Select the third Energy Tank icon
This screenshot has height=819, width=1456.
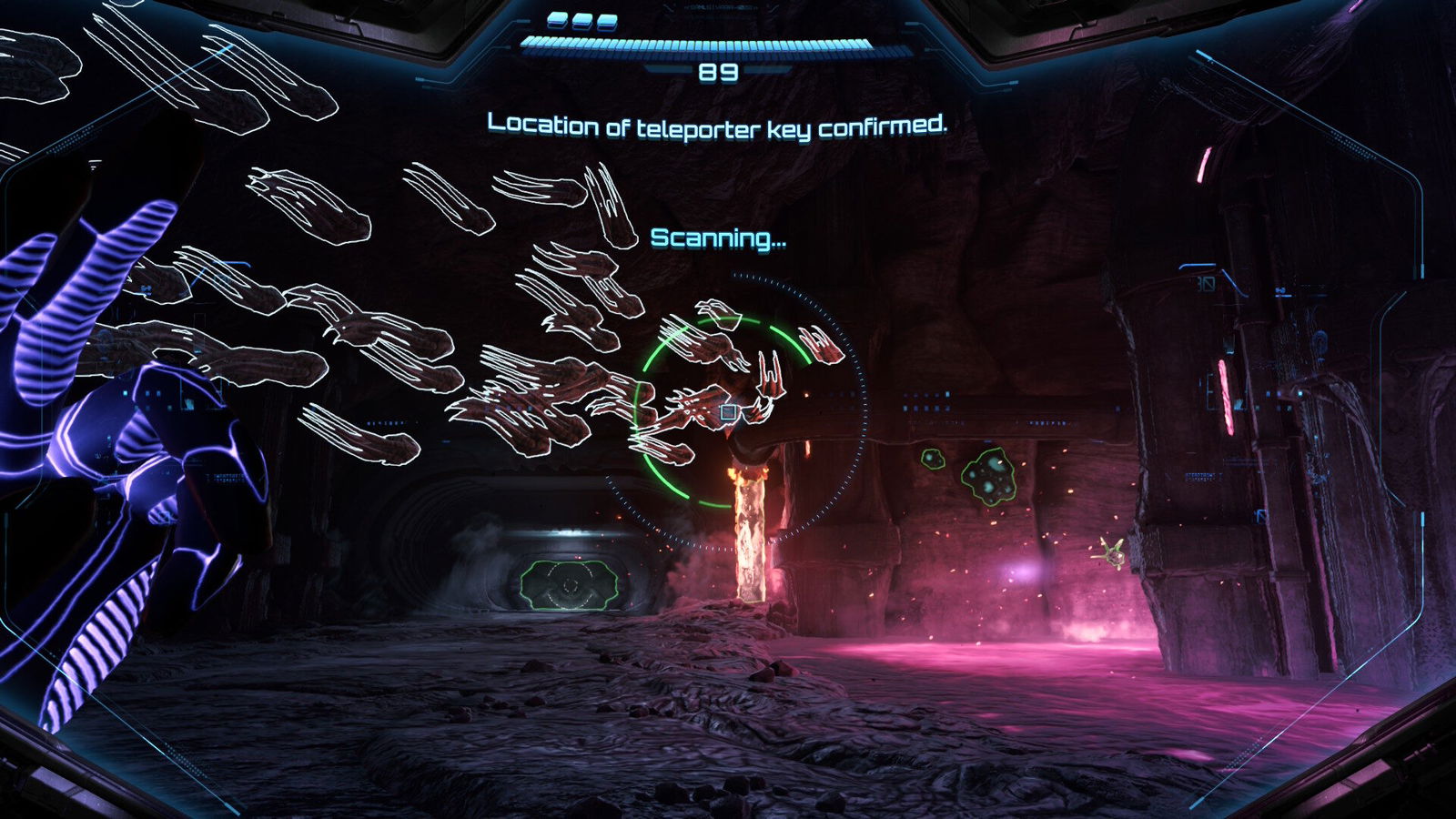point(606,22)
